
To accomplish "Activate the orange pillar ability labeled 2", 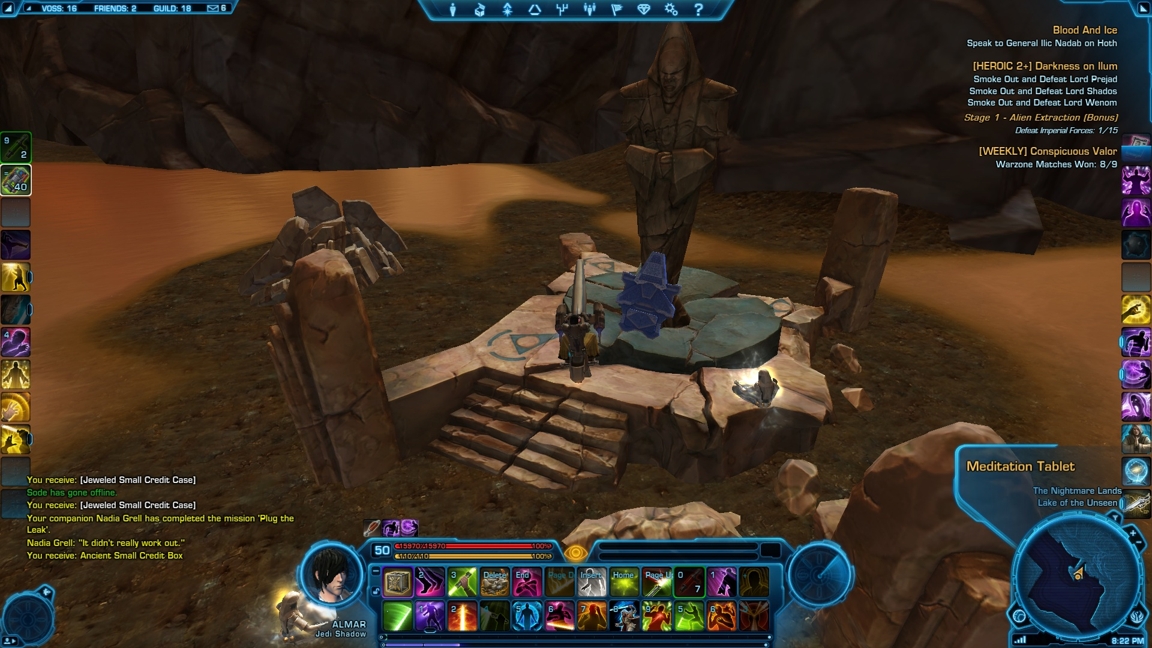I will pyautogui.click(x=462, y=616).
